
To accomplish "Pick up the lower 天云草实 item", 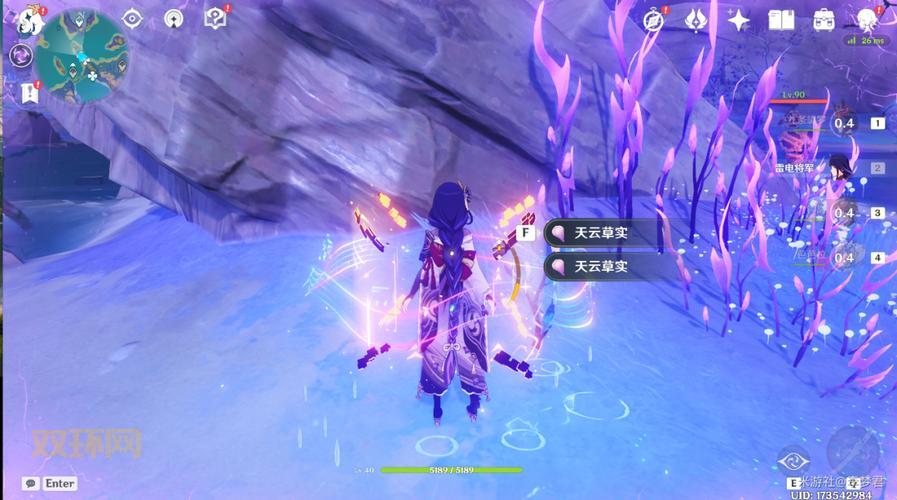I will pyautogui.click(x=602, y=267).
